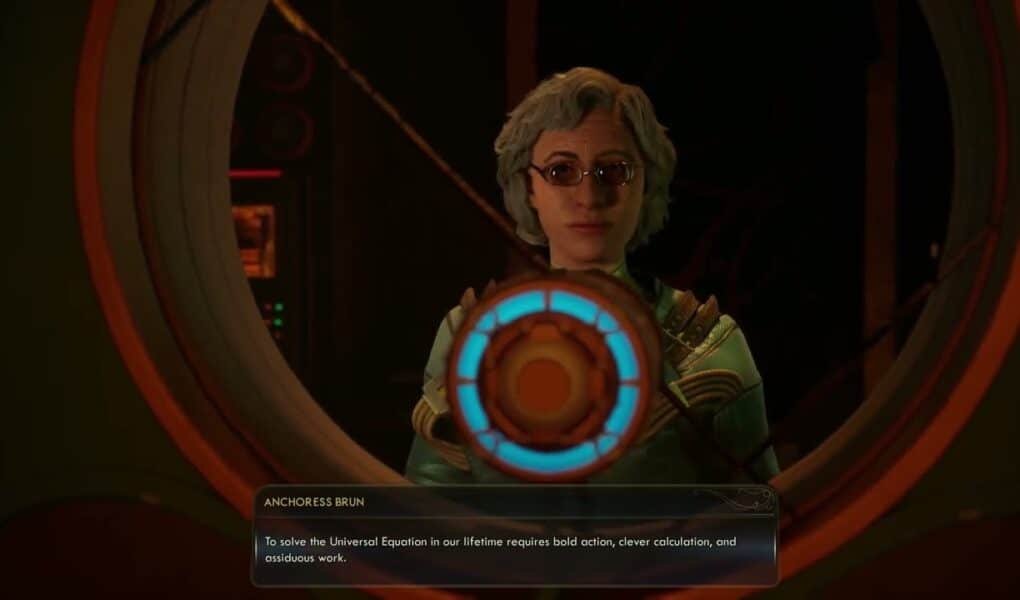
Task: Advance Anchoress Brun's dialogue text box
Action: (x=514, y=550)
